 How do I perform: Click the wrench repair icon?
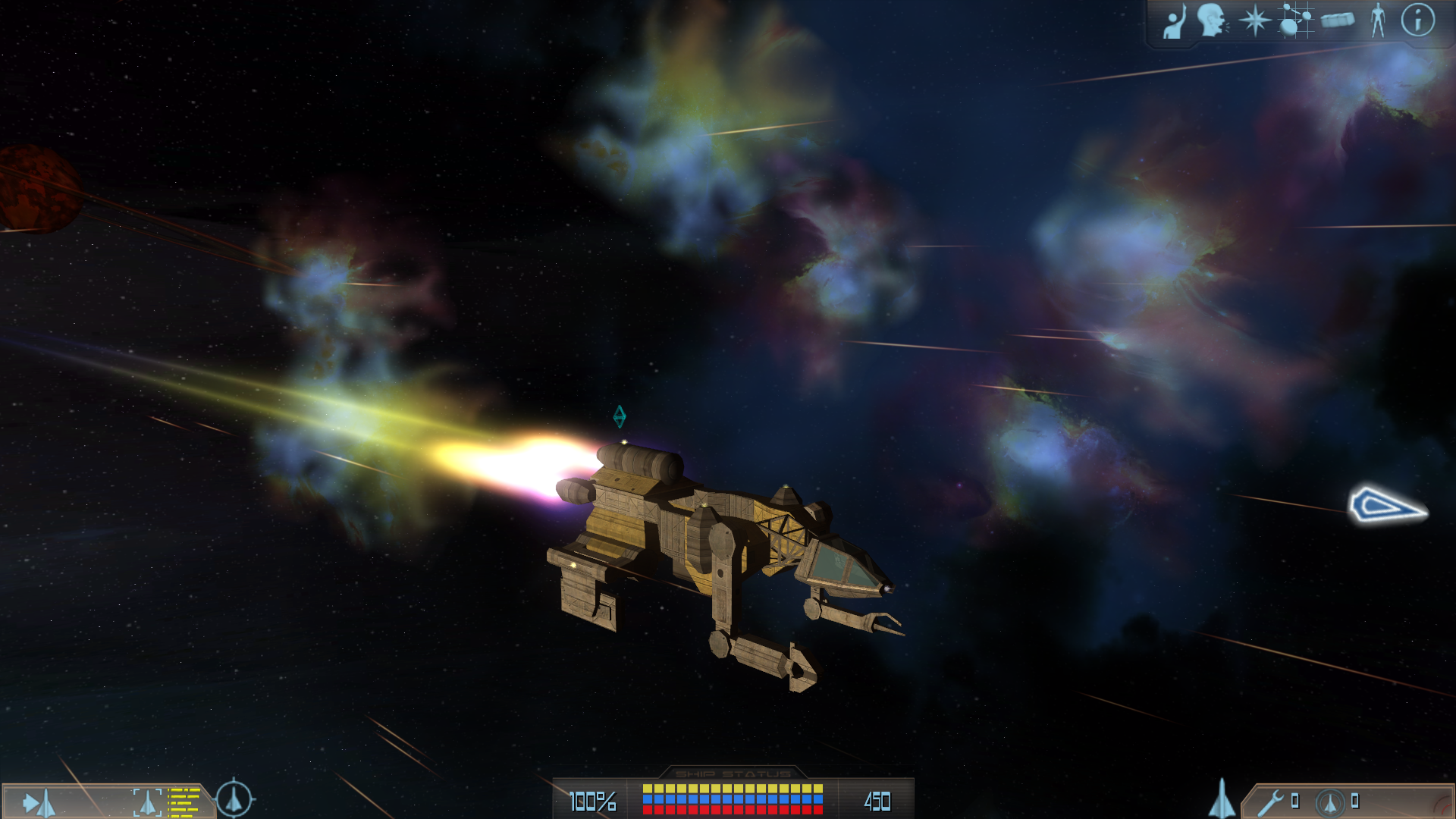(1270, 802)
